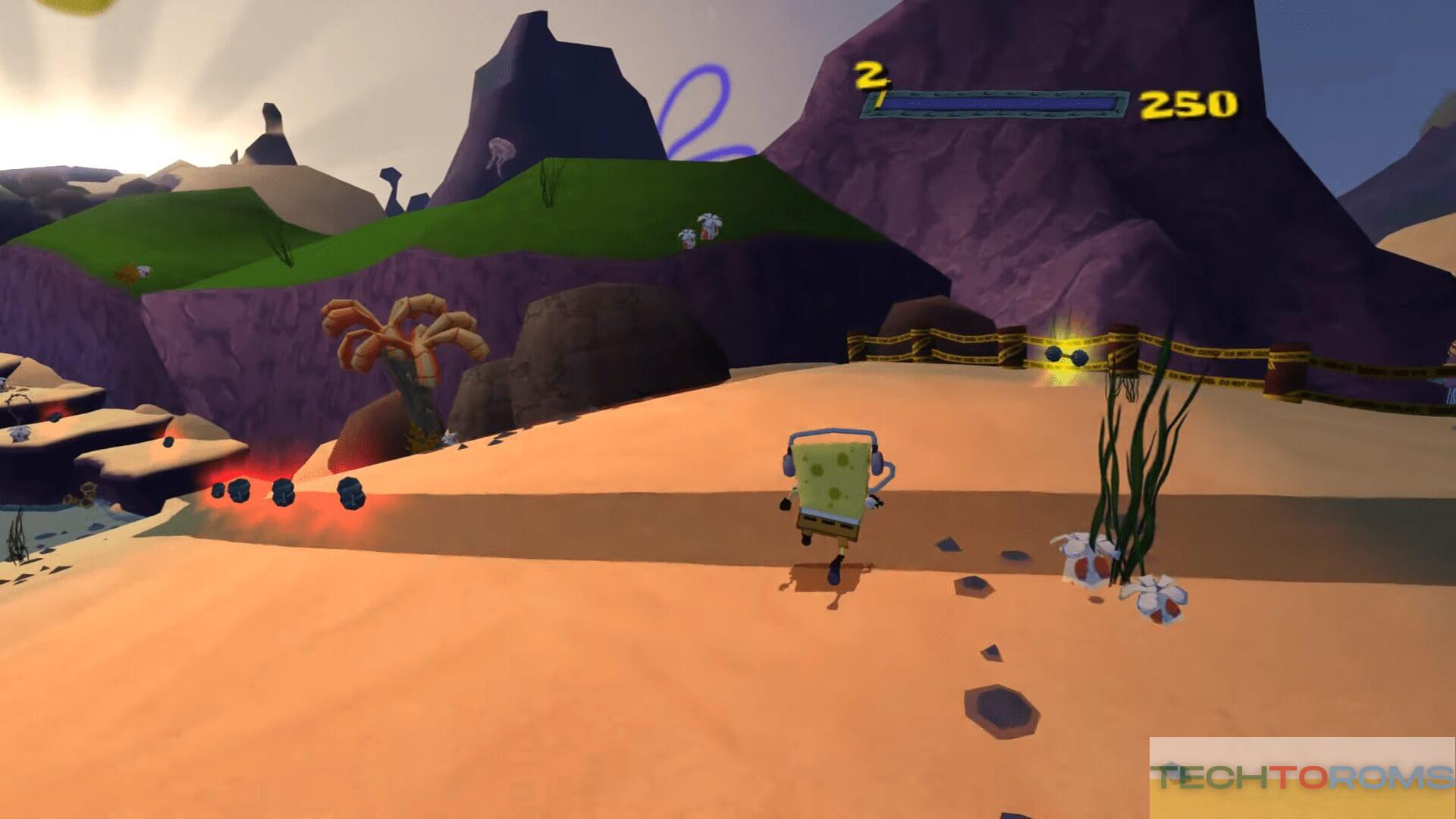Click the TechToRoms watermark logo

pos(1302,777)
